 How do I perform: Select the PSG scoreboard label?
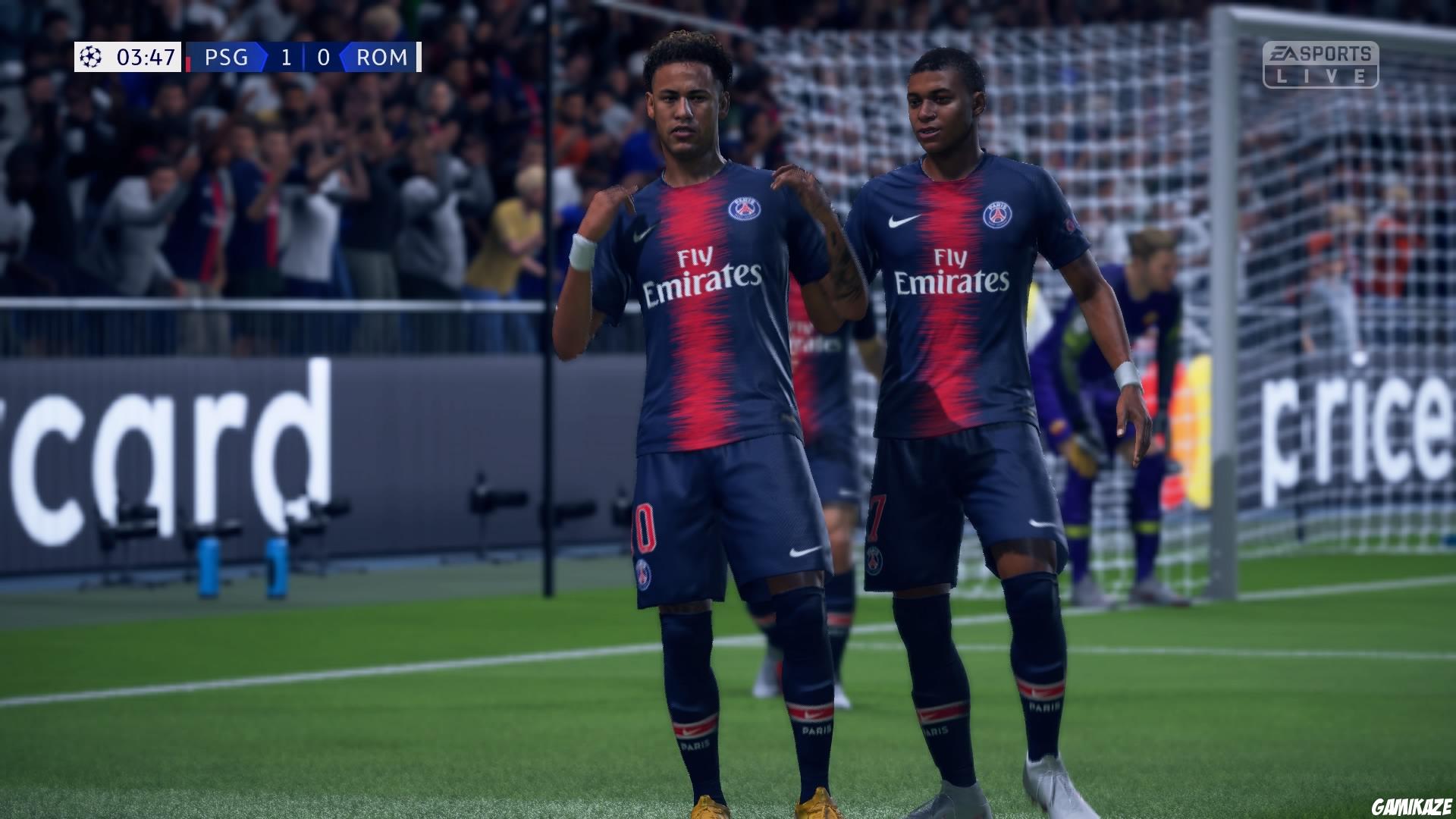(x=227, y=58)
